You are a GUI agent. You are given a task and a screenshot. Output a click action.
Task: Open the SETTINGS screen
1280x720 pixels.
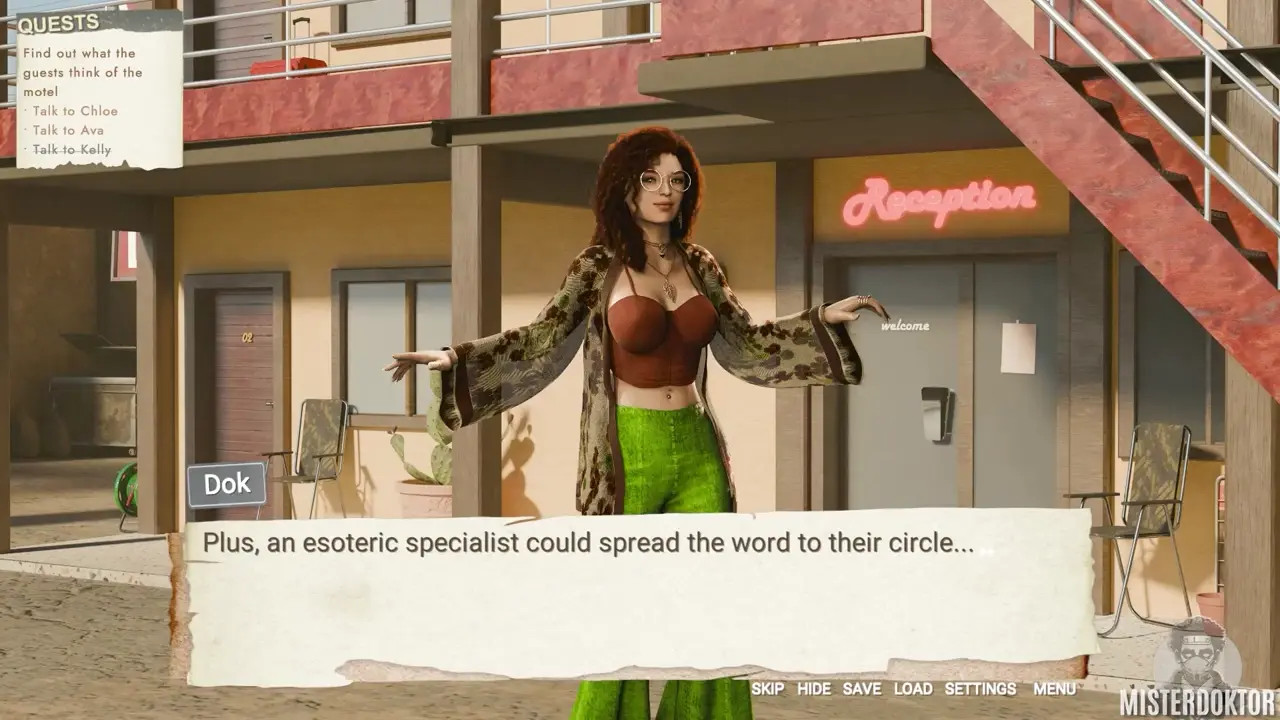click(980, 689)
